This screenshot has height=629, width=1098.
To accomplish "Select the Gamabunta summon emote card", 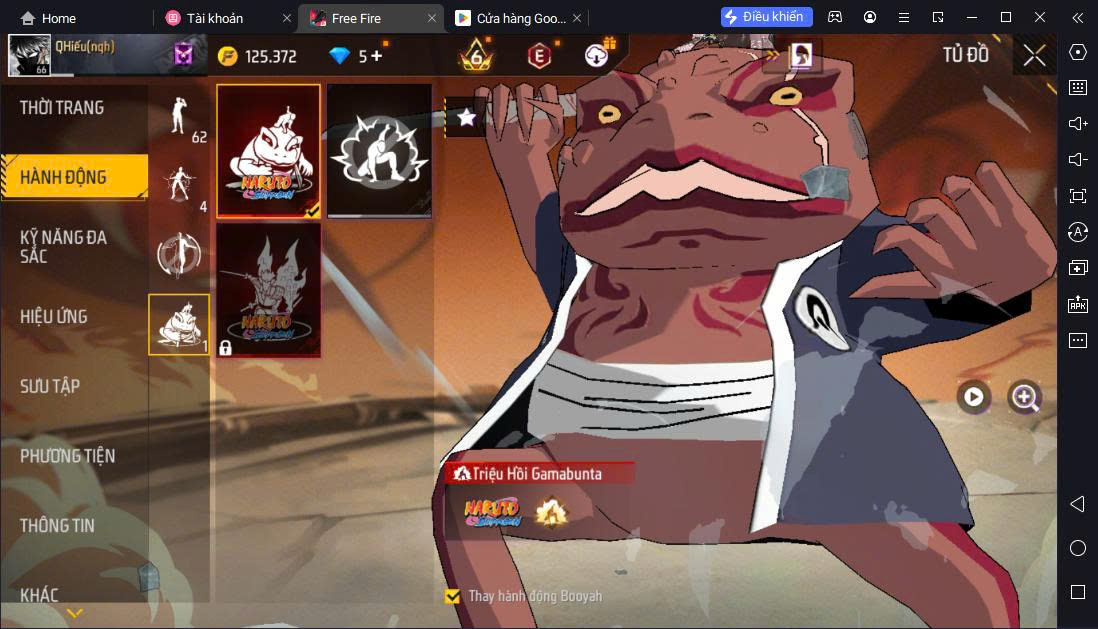I will [x=268, y=151].
